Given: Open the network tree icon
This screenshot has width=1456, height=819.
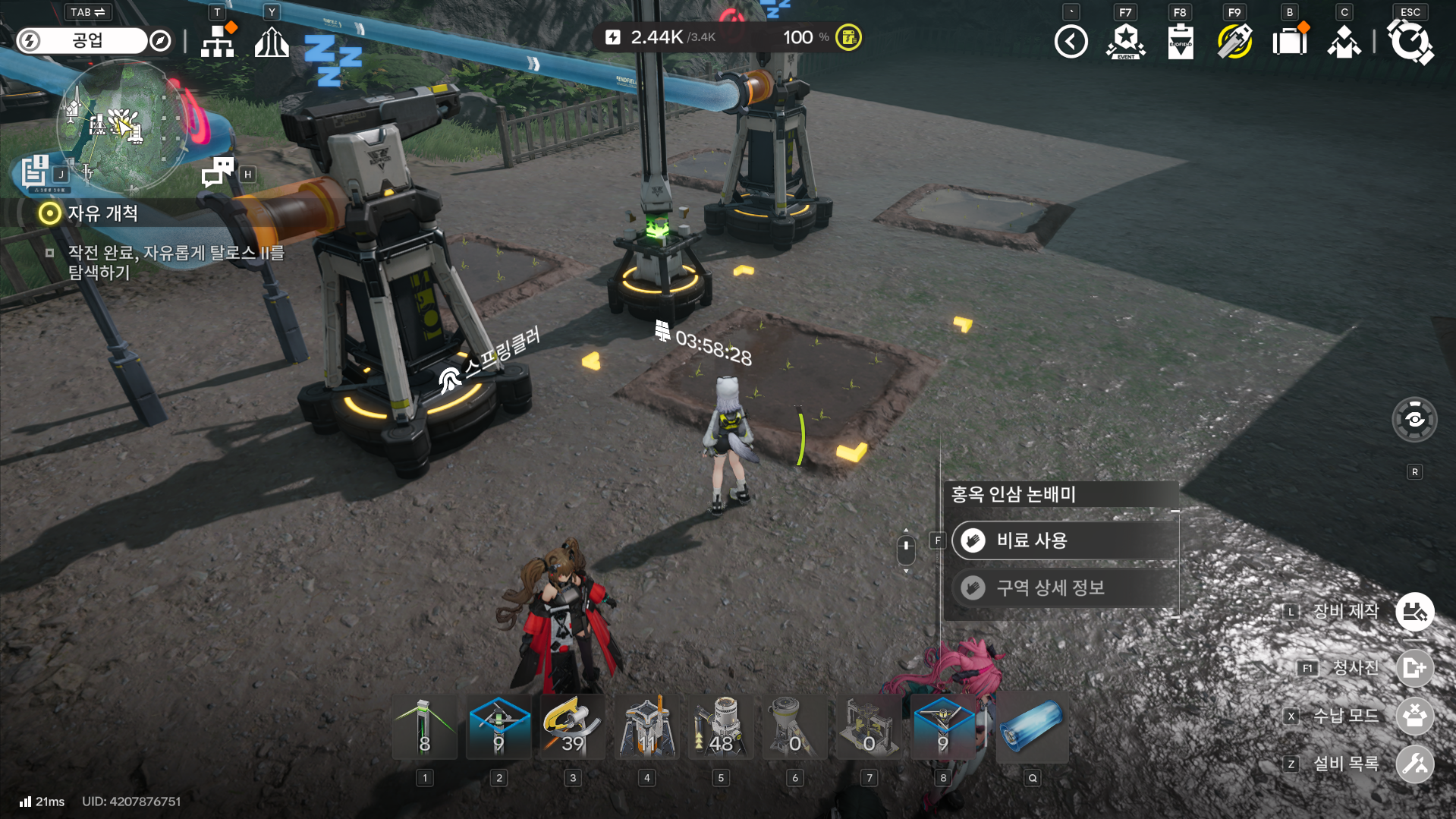Looking at the screenshot, I should [x=218, y=41].
